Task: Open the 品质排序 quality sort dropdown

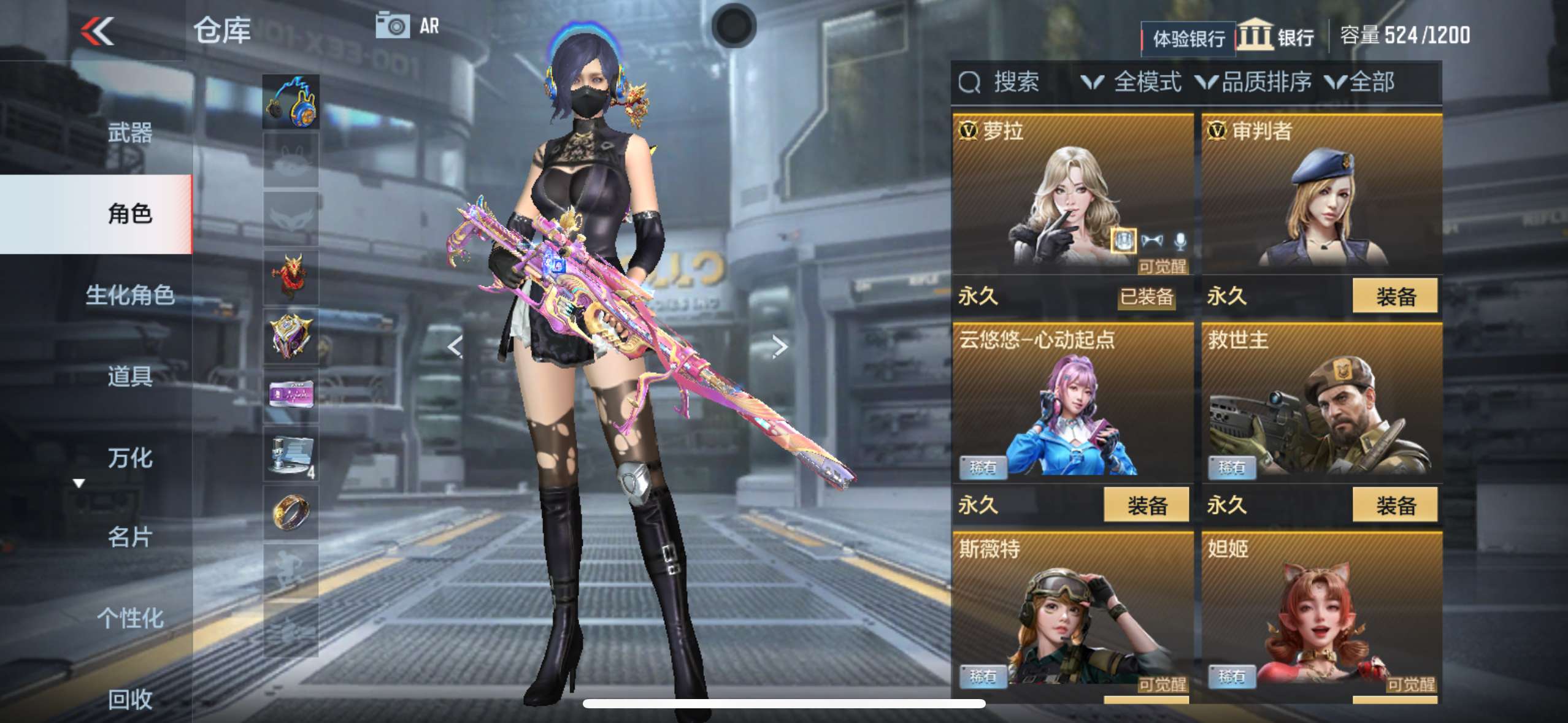Action: [1255, 82]
